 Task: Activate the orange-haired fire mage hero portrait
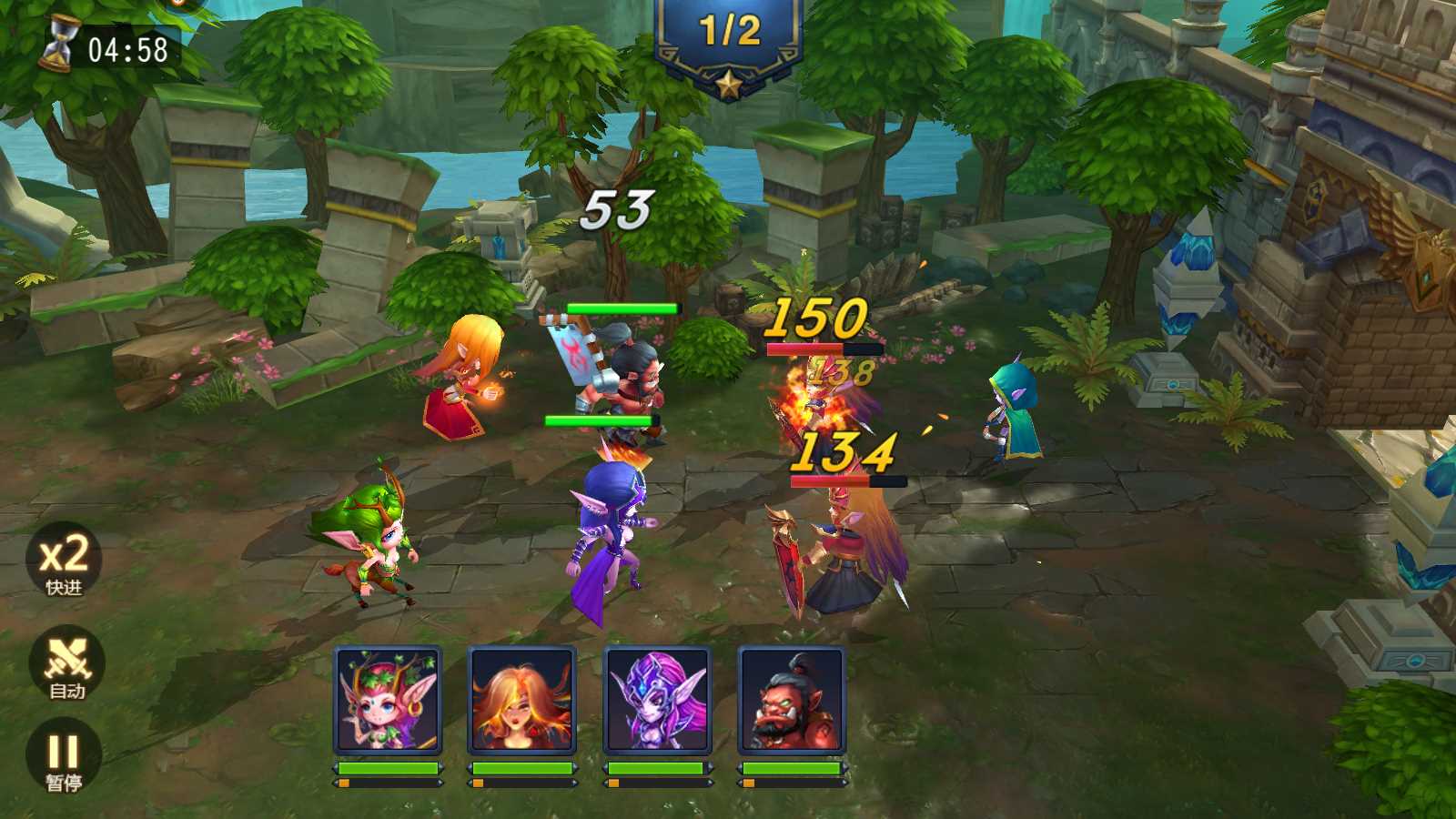click(521, 700)
